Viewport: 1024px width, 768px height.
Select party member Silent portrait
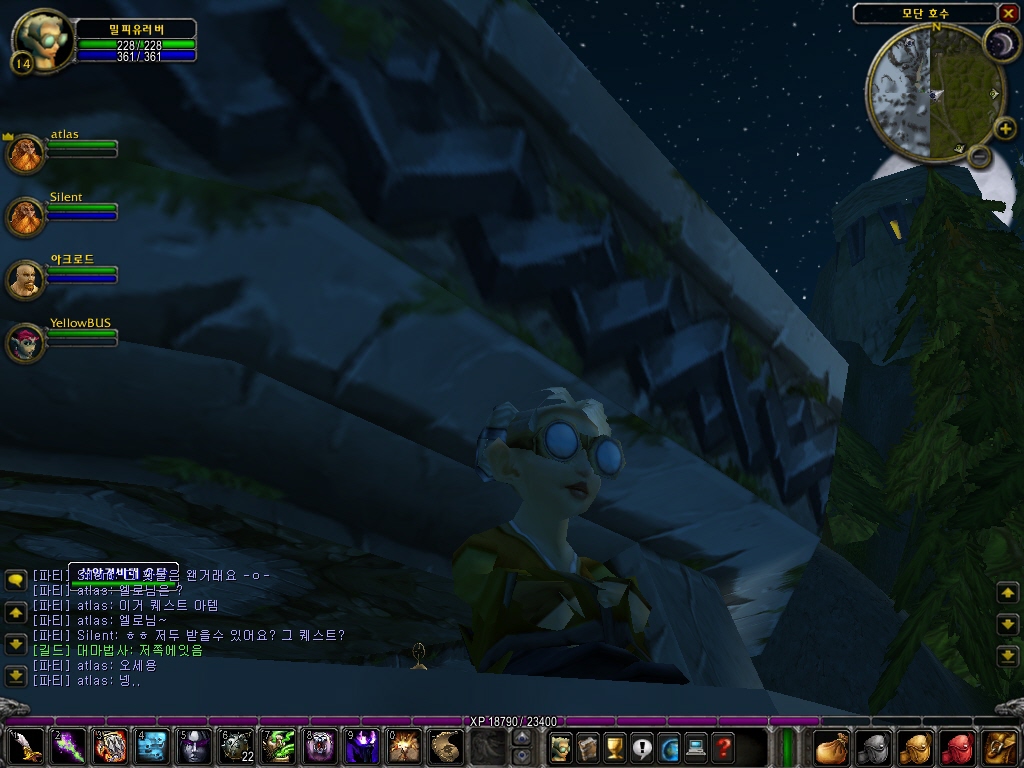click(24, 217)
